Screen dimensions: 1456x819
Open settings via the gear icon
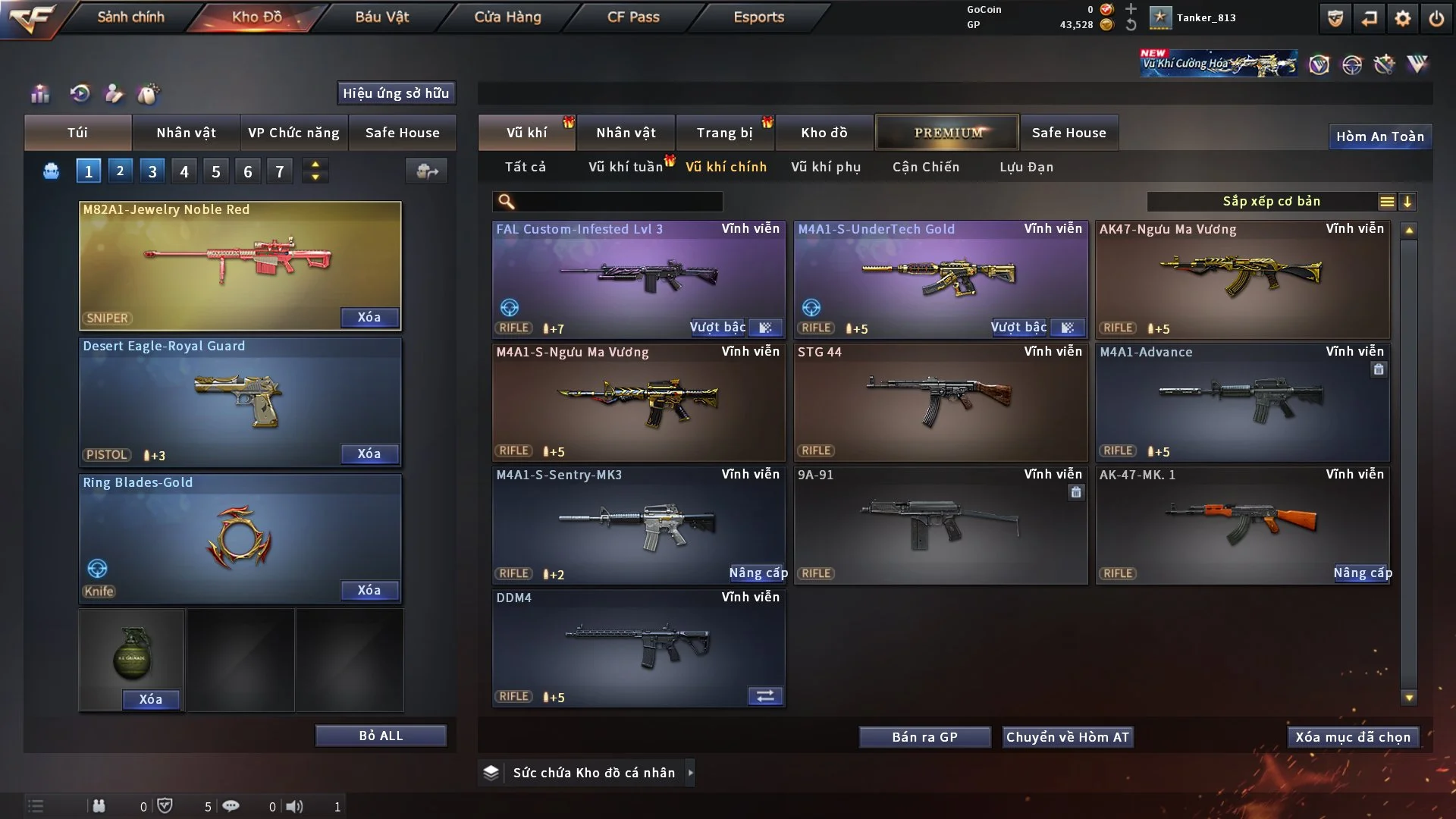[x=1403, y=18]
